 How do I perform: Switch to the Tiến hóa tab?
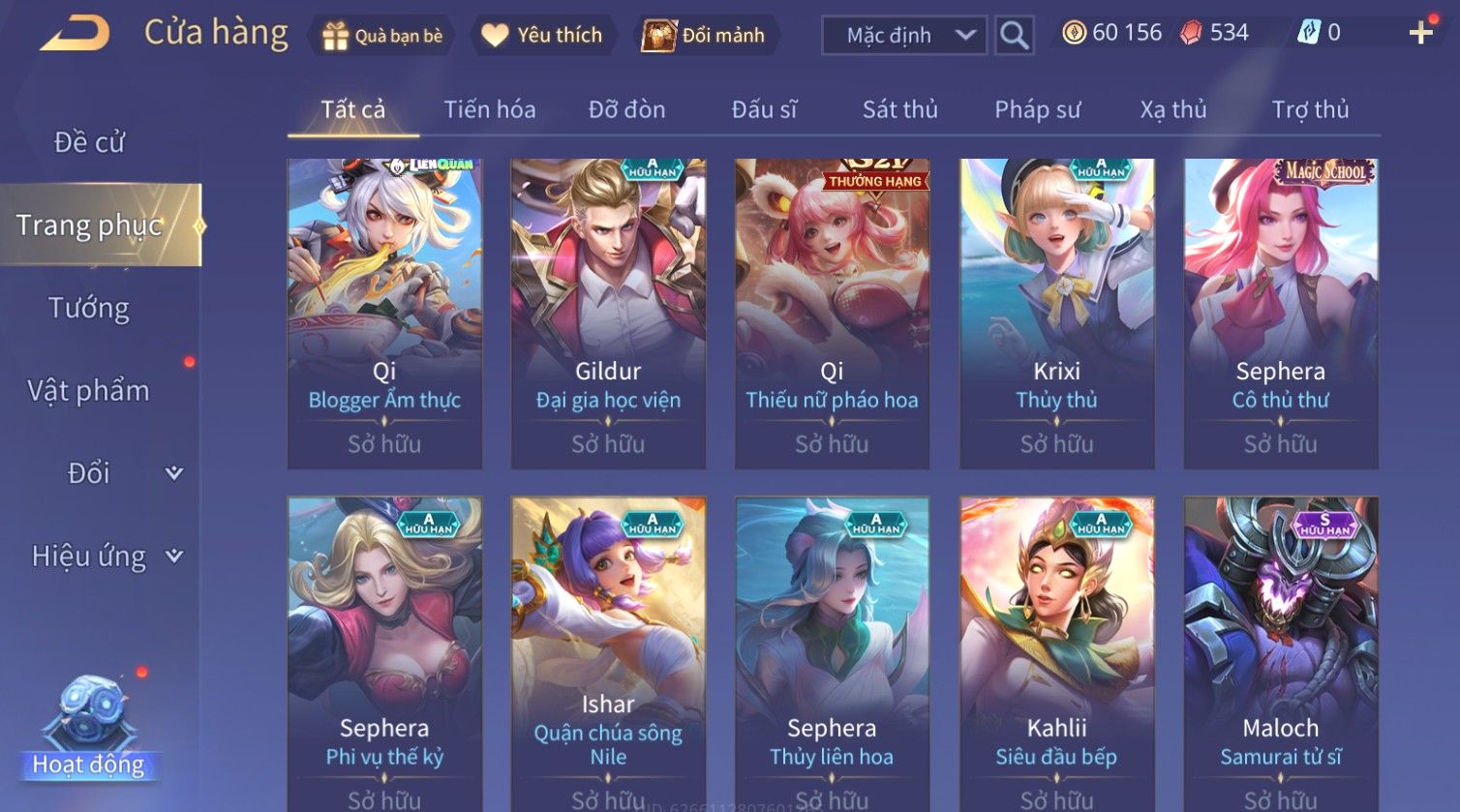coord(489,109)
